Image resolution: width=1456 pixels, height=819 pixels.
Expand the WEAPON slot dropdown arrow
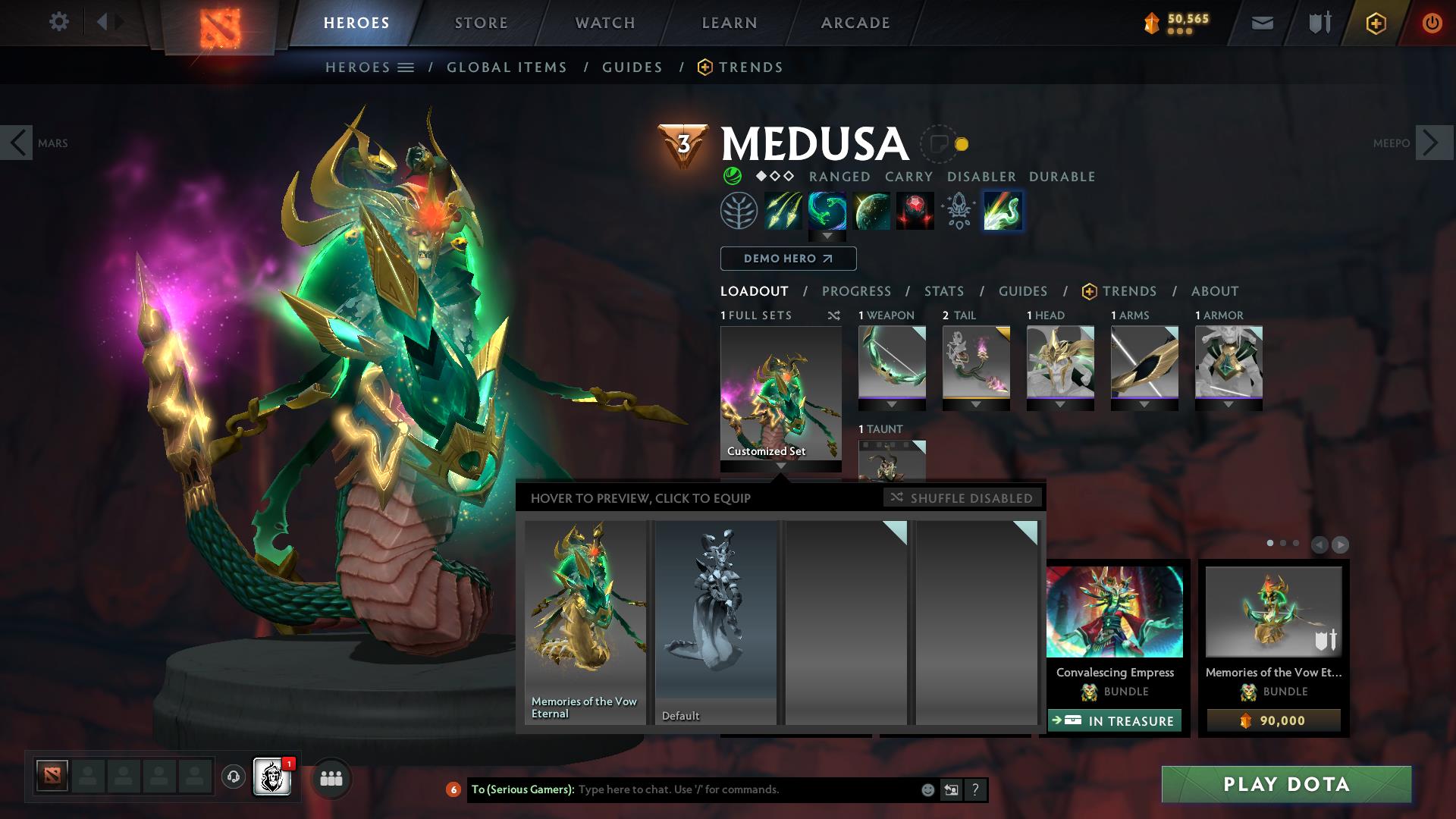[x=892, y=404]
